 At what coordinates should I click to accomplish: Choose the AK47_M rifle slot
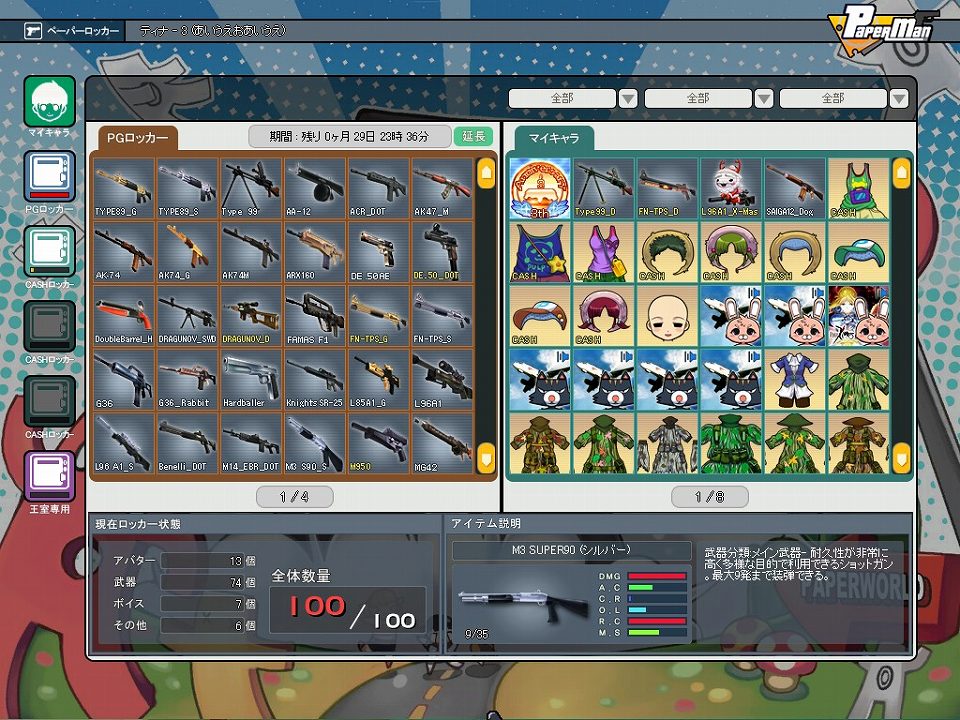coord(442,188)
